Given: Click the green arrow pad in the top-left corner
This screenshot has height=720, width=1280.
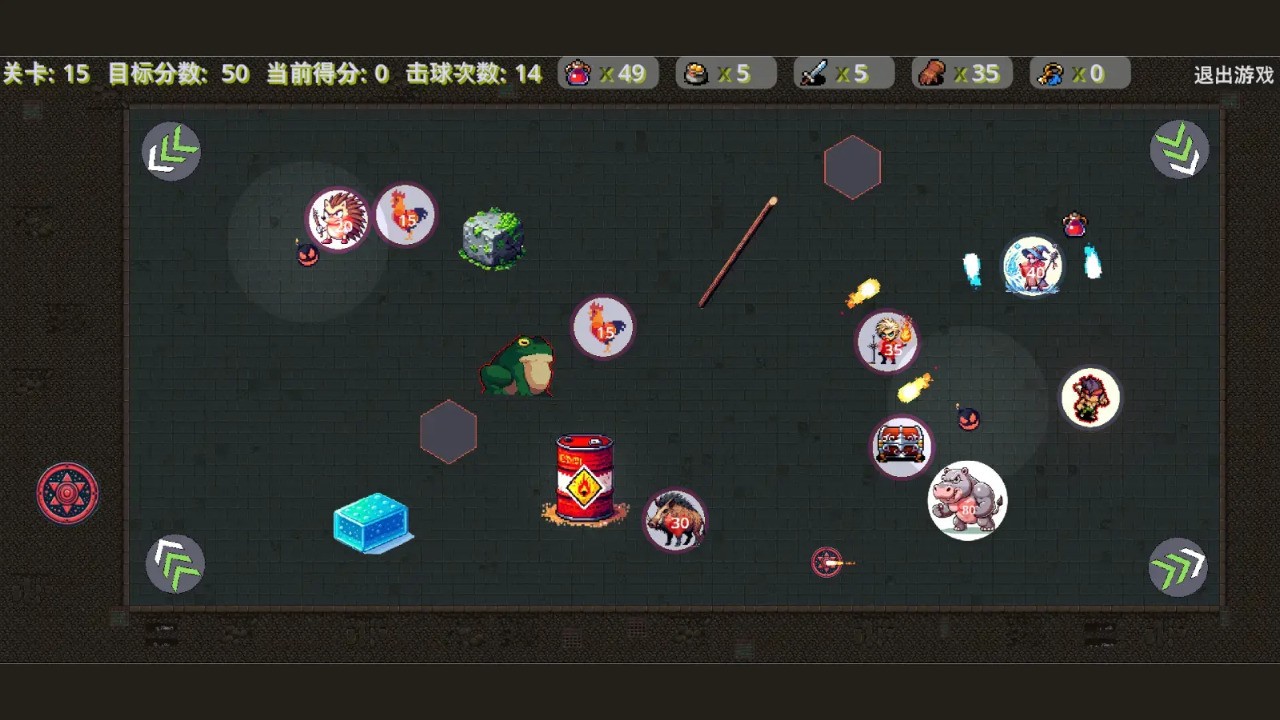Looking at the screenshot, I should click(x=170, y=149).
